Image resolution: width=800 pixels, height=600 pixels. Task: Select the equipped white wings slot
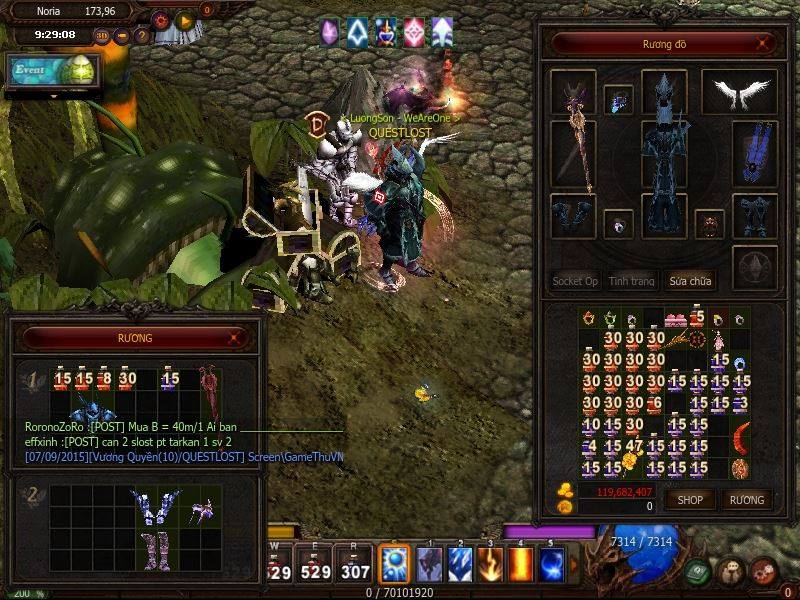tap(739, 92)
